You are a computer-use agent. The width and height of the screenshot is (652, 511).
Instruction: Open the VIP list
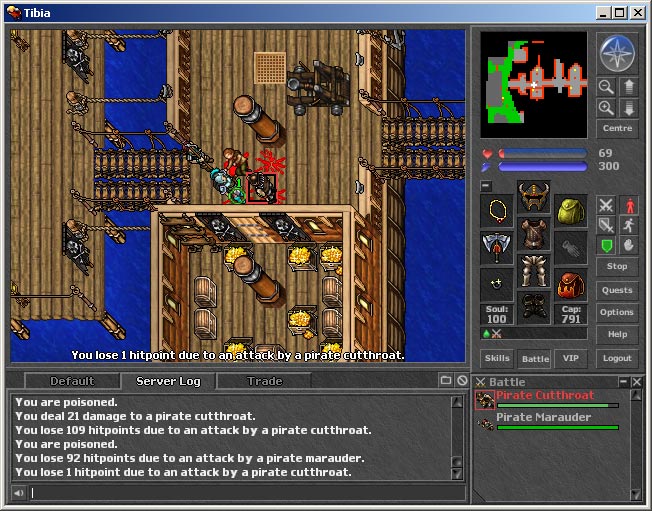coord(571,358)
